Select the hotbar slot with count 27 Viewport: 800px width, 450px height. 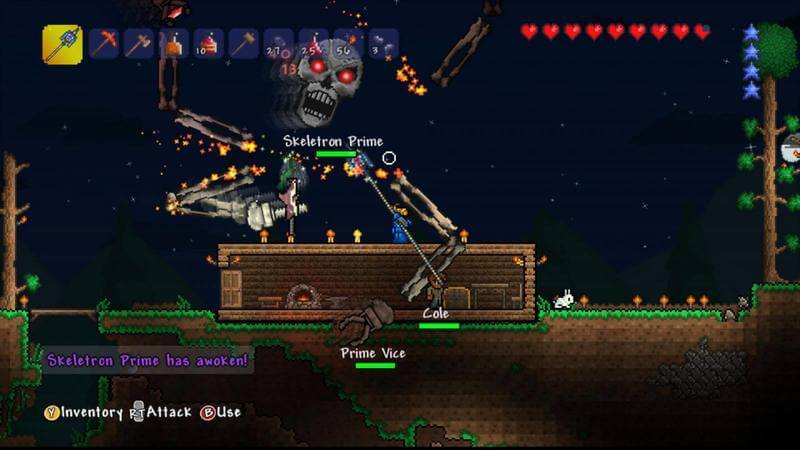(279, 44)
